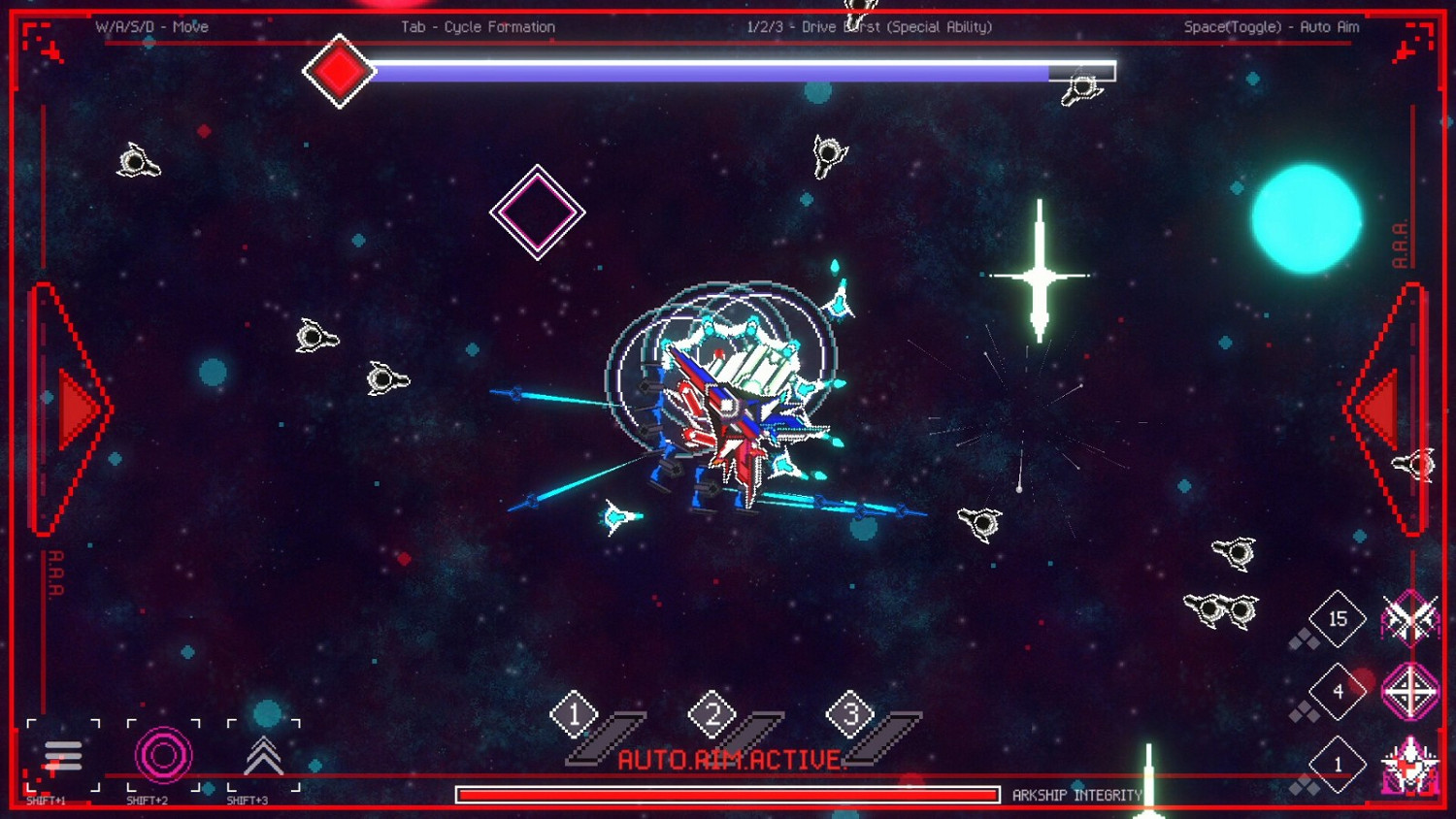Click the magenta diamond pickup above the battlefield

click(x=538, y=212)
